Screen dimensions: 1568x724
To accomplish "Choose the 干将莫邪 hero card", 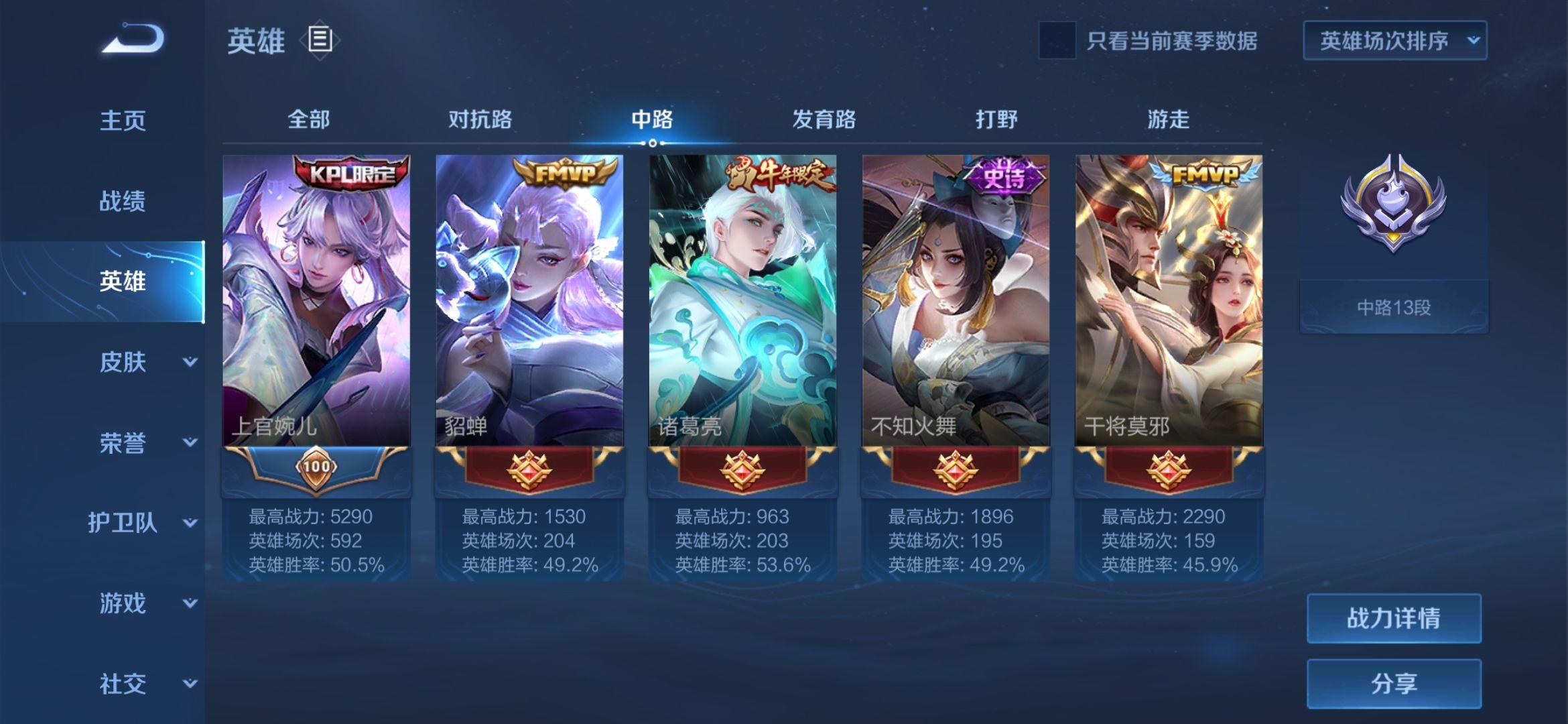I will point(1169,302).
